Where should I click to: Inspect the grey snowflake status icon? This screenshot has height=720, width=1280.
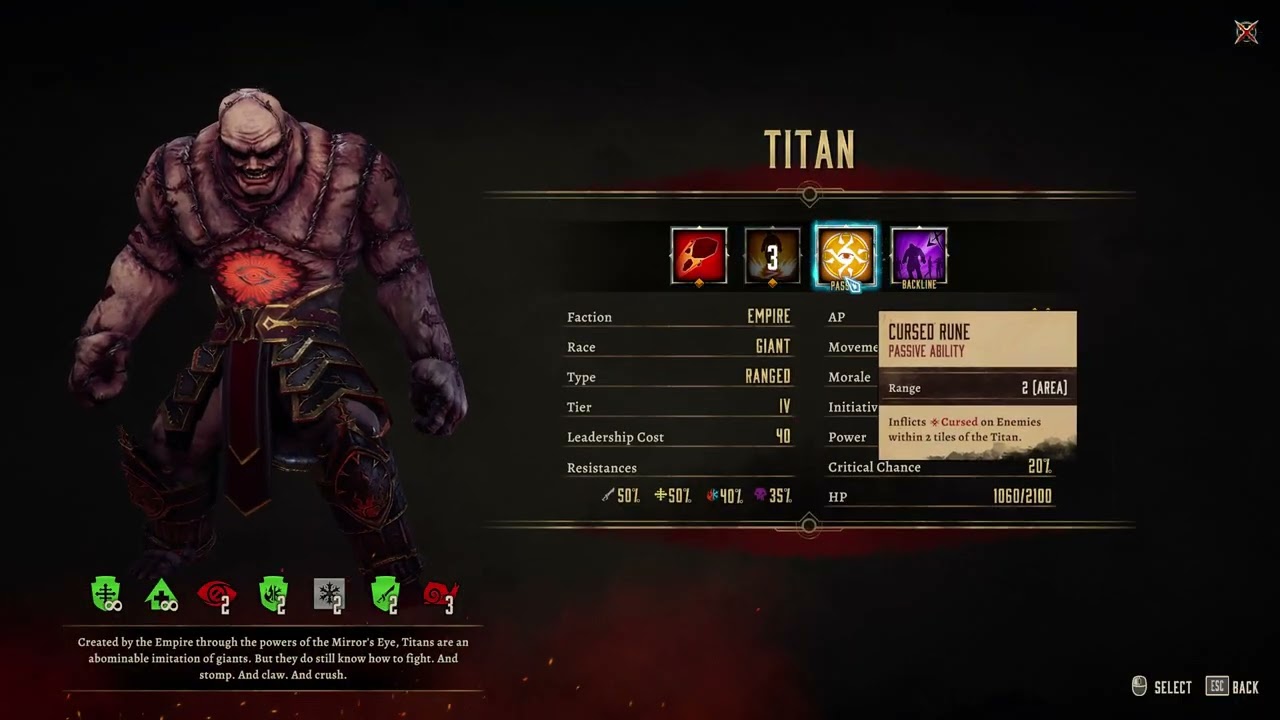329,595
